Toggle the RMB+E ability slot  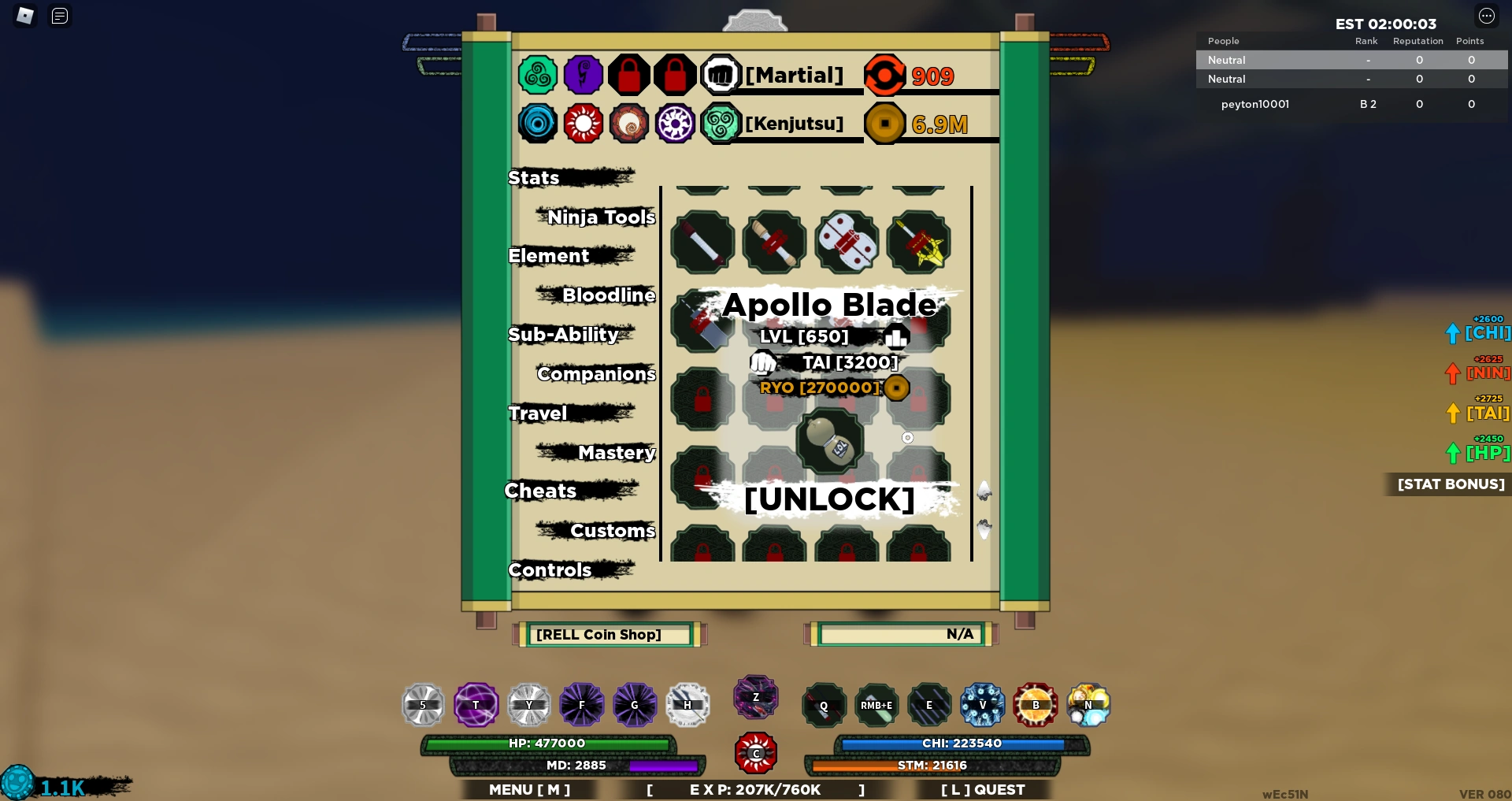pyautogui.click(x=876, y=705)
